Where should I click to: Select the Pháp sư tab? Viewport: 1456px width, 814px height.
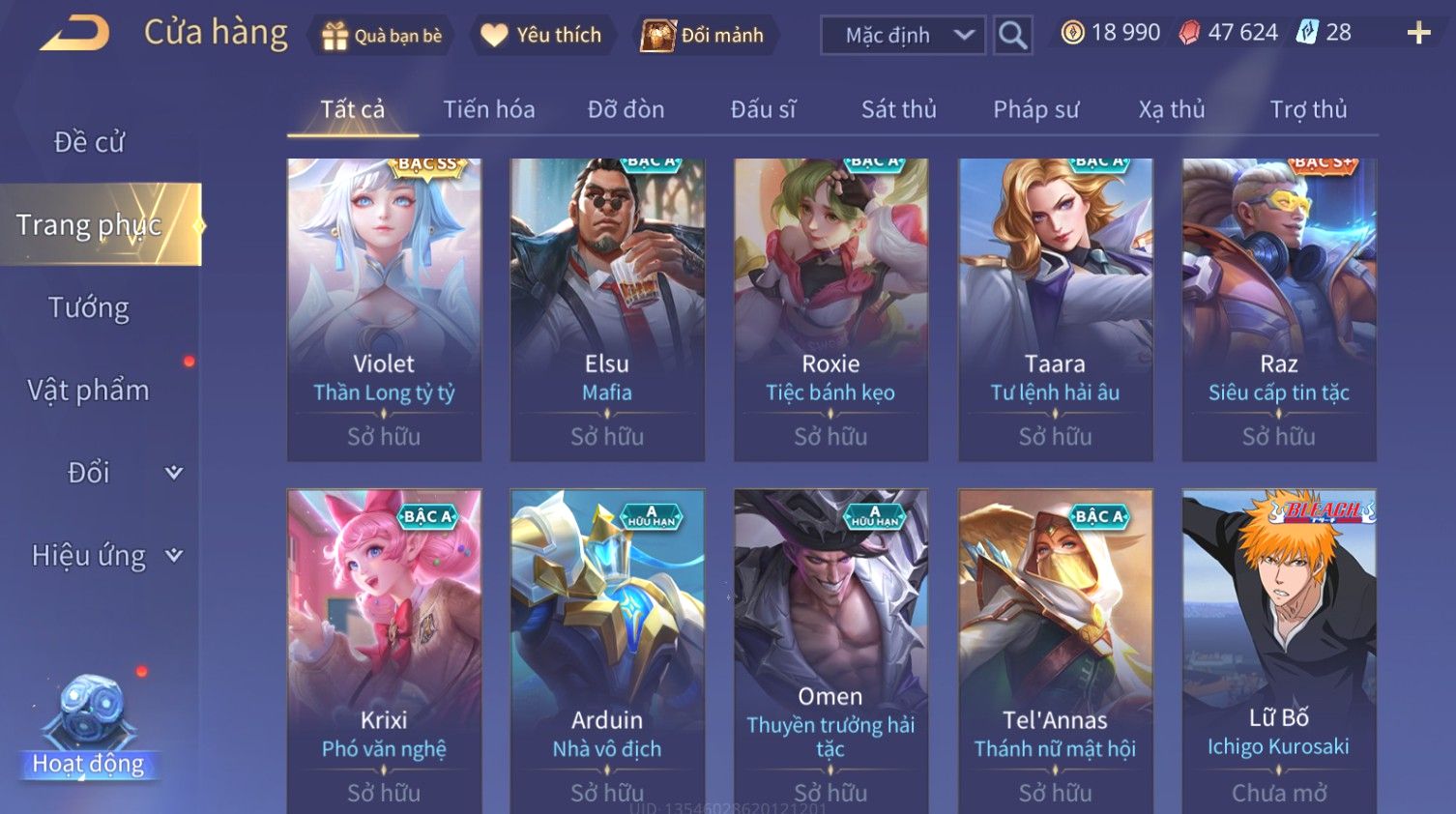click(1035, 109)
